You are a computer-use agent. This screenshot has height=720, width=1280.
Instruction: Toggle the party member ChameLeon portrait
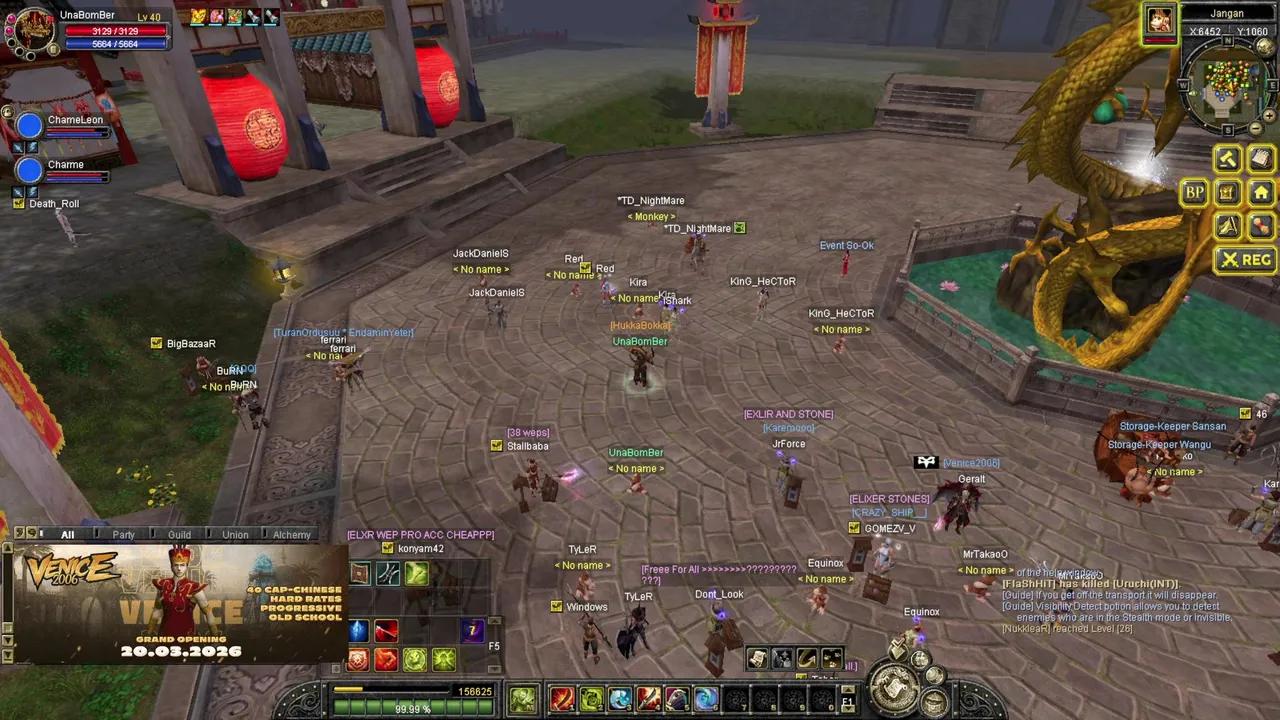coord(29,124)
